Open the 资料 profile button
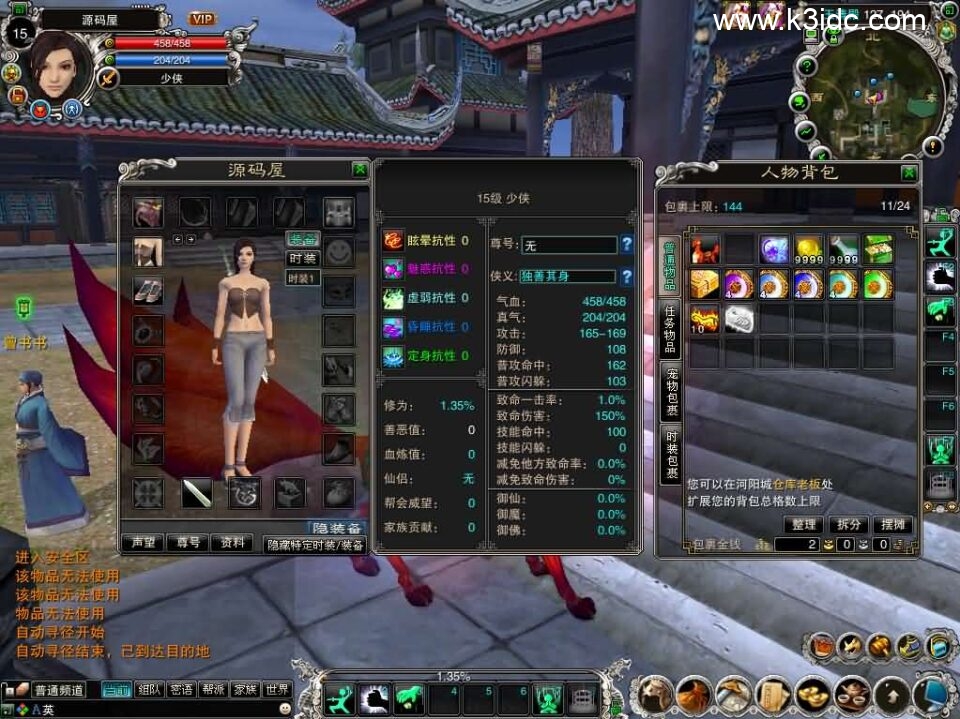 click(x=233, y=543)
